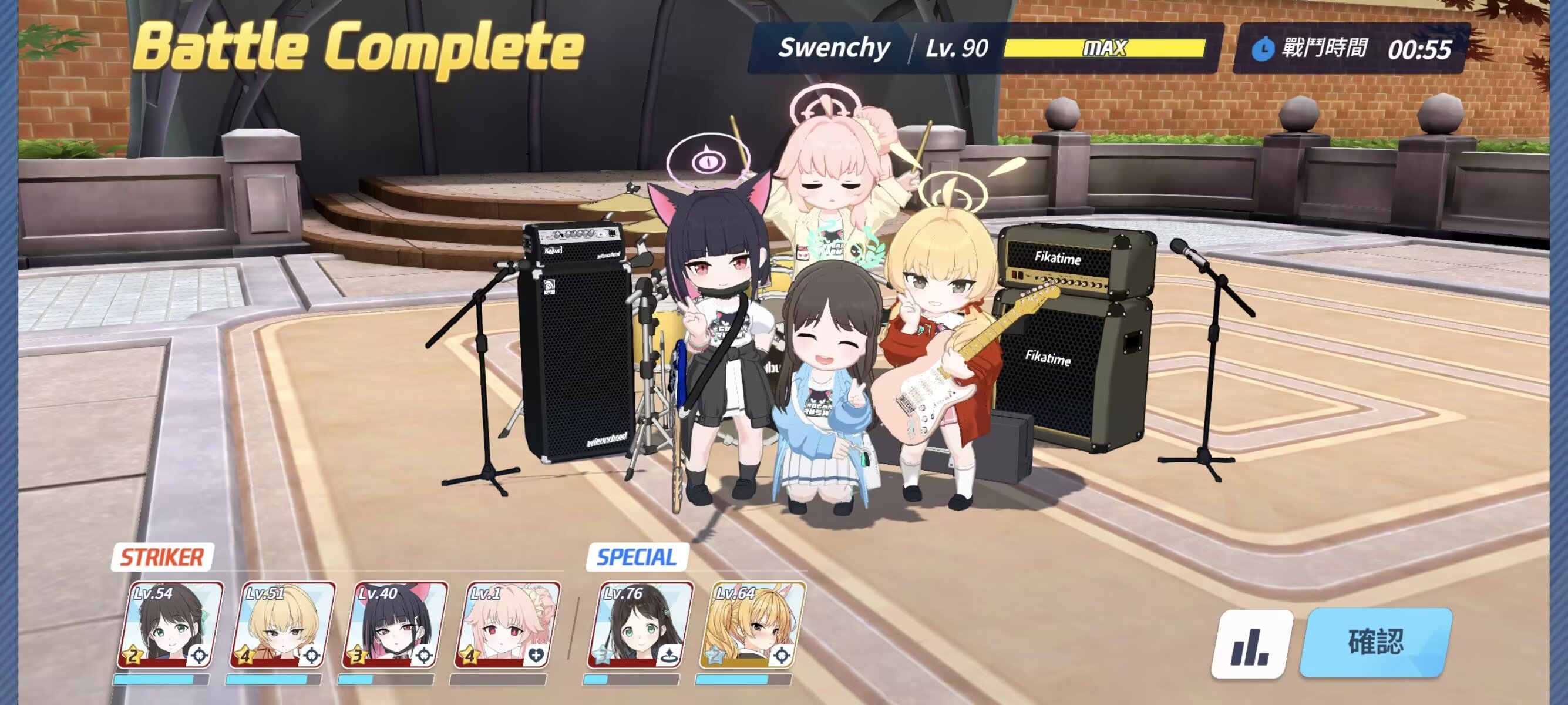This screenshot has width=1568, height=705.
Task: Pick the Lv.1 pink-haired striker portrait
Action: (507, 625)
